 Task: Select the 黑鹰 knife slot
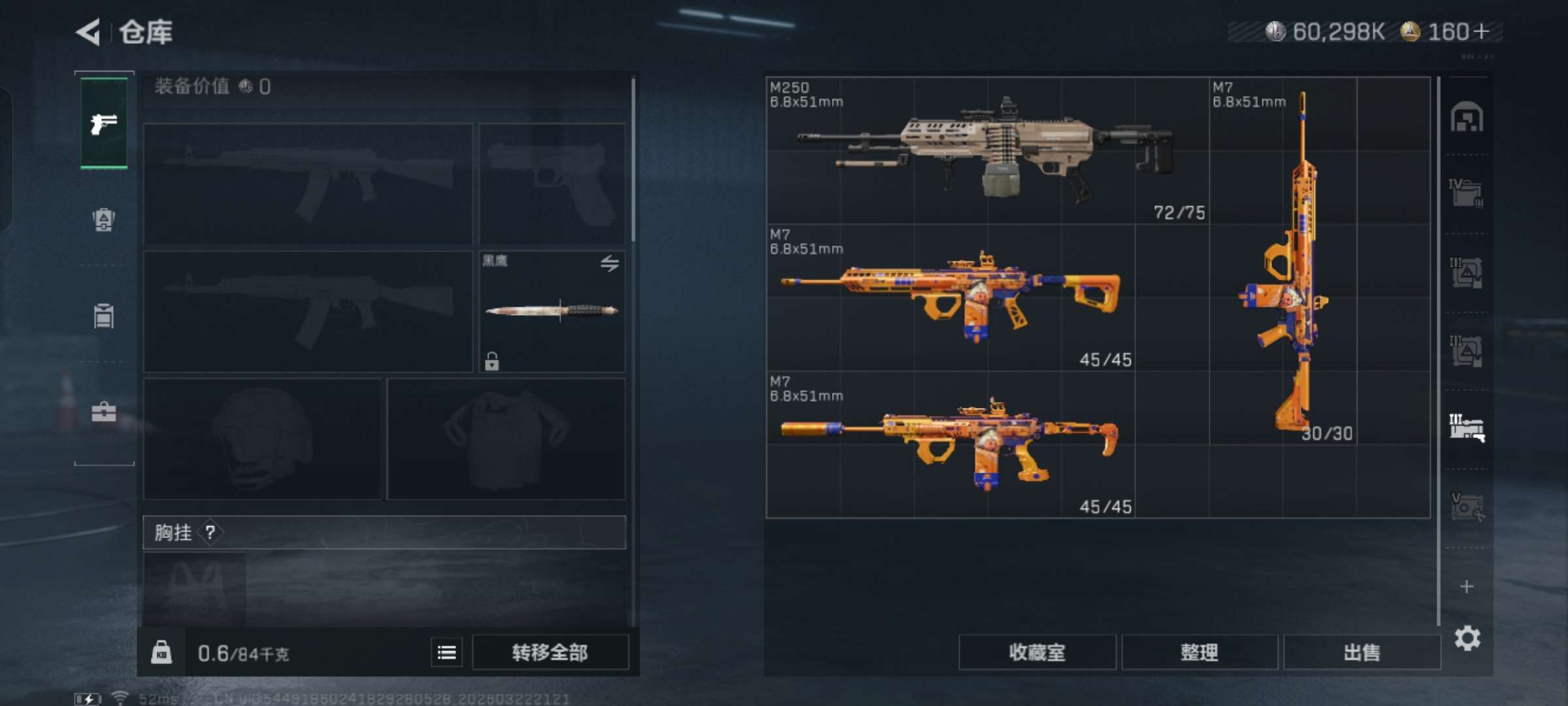(x=552, y=311)
